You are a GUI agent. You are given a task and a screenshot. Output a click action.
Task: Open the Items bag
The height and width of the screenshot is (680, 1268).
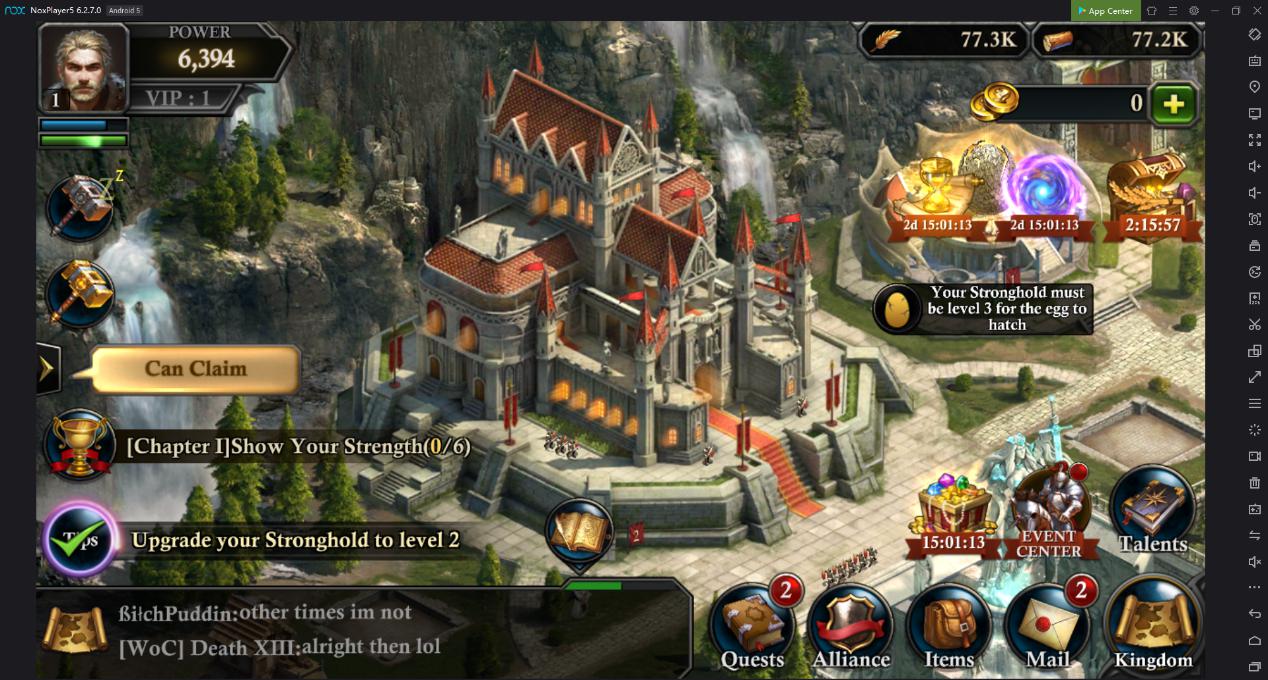pyautogui.click(x=949, y=627)
